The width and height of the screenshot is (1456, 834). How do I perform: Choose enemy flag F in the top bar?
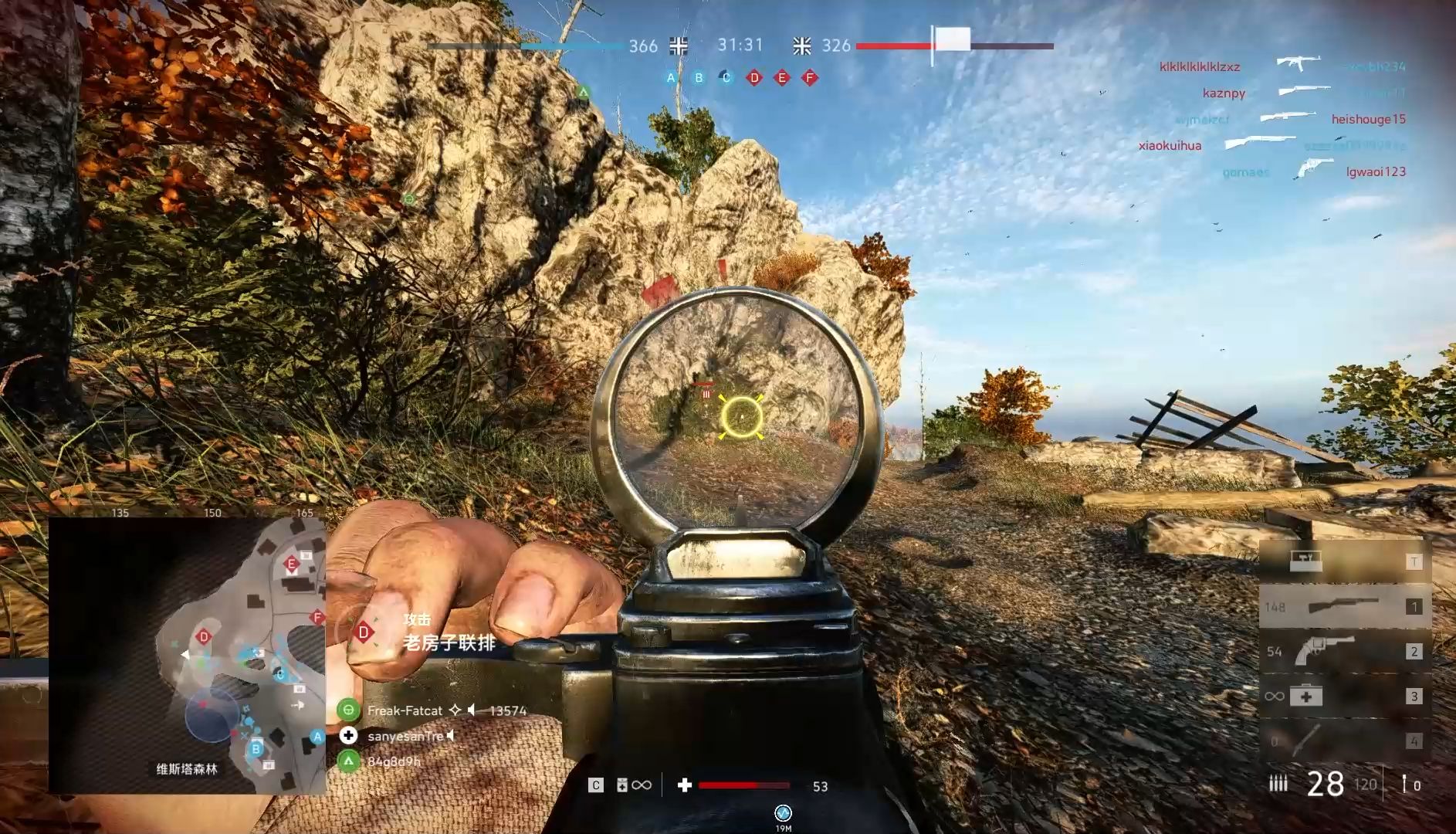[x=810, y=77]
